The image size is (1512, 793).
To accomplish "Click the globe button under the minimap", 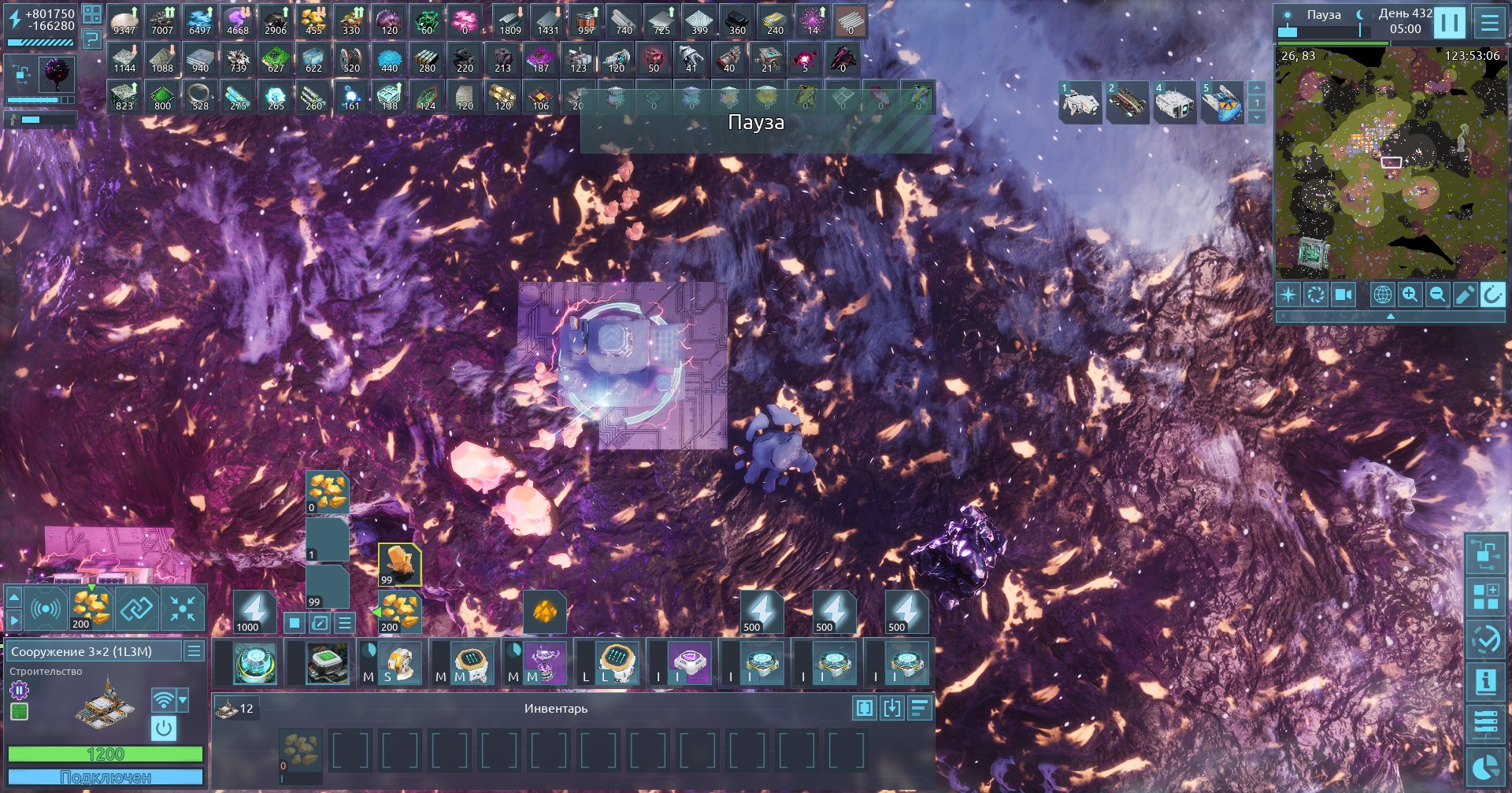I will click(1382, 295).
